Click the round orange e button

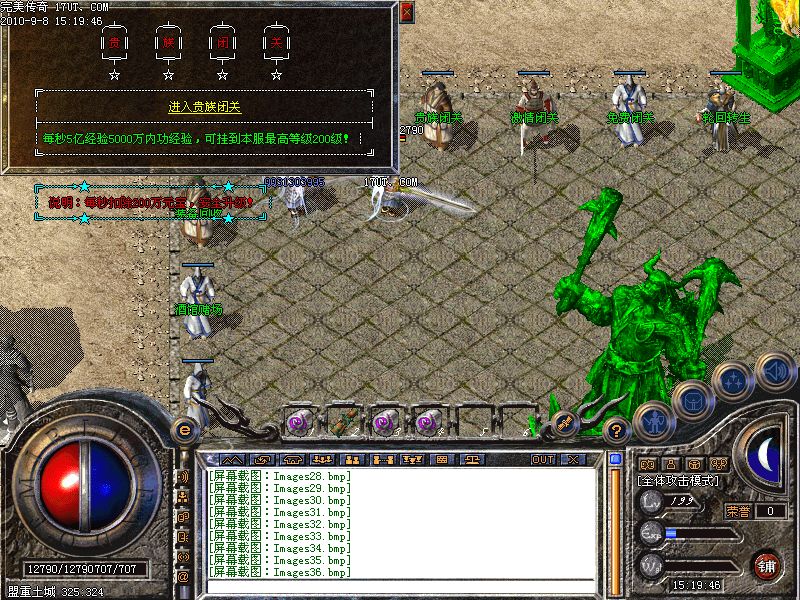(x=183, y=429)
